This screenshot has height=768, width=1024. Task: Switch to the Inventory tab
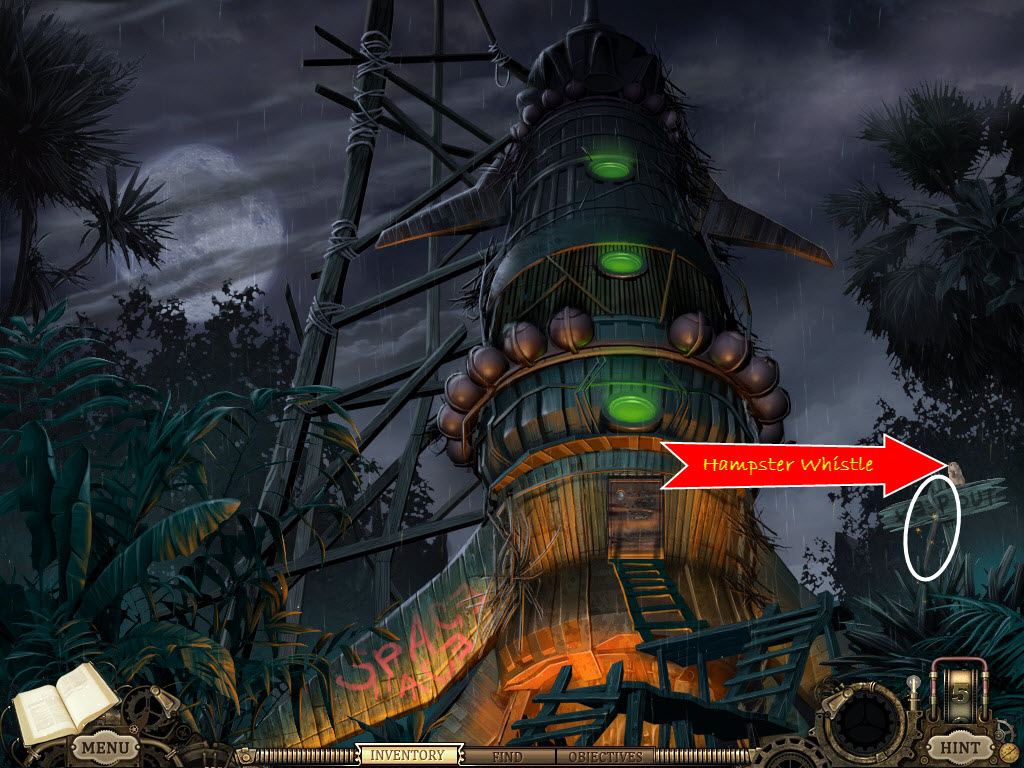click(x=408, y=756)
